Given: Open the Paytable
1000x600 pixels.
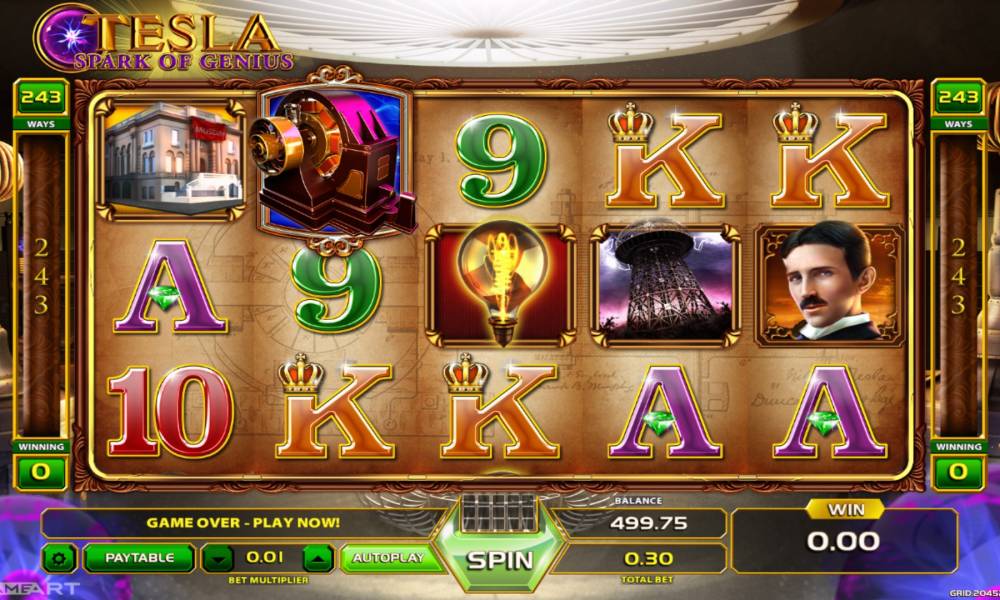Looking at the screenshot, I should (x=139, y=558).
